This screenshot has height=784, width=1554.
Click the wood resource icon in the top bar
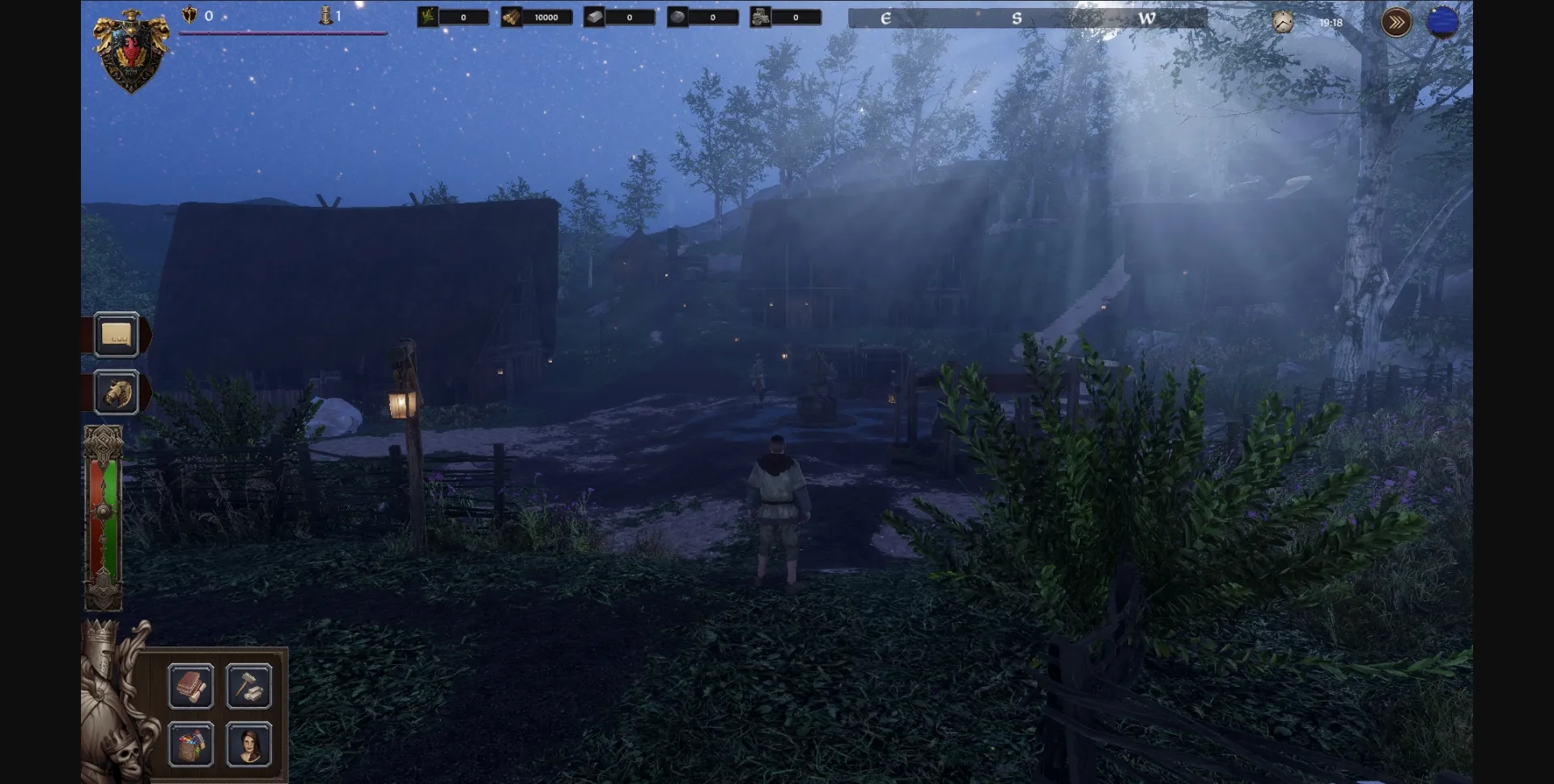click(512, 16)
